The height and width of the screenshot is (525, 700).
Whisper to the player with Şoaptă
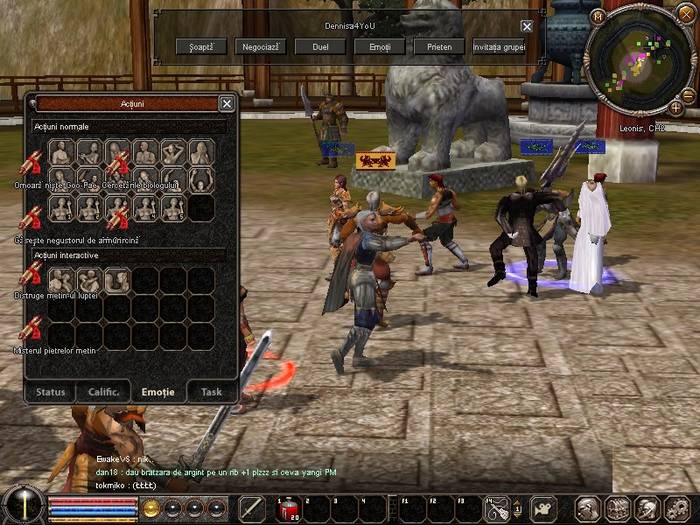201,46
